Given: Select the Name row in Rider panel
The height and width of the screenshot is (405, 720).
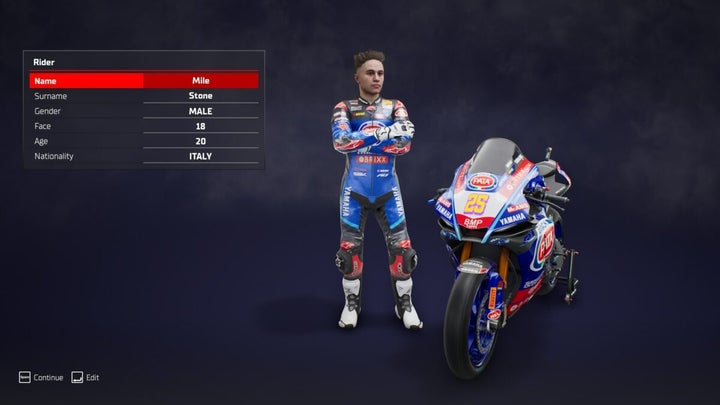Looking at the screenshot, I should point(144,80).
